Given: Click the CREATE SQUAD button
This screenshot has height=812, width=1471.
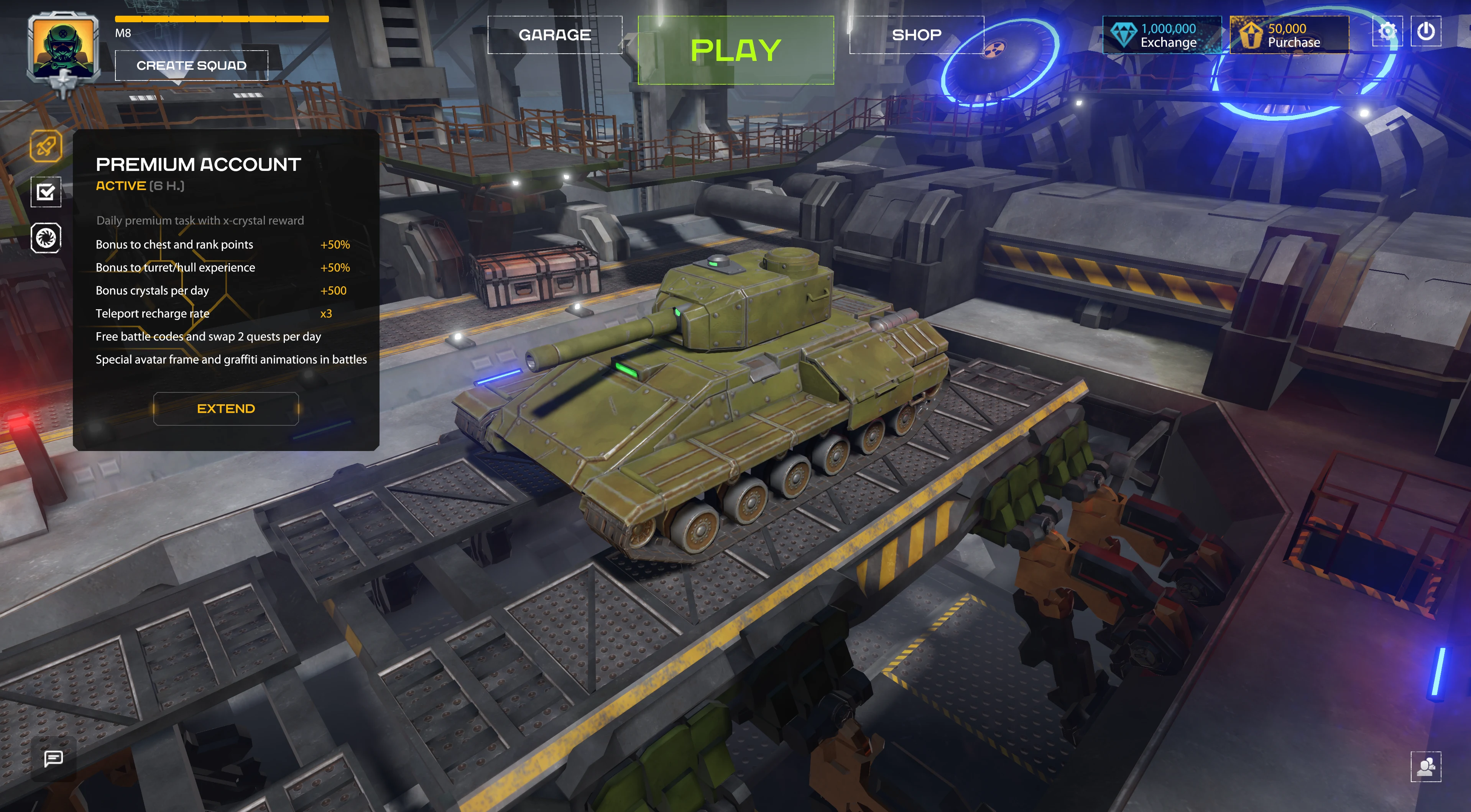Looking at the screenshot, I should point(191,66).
